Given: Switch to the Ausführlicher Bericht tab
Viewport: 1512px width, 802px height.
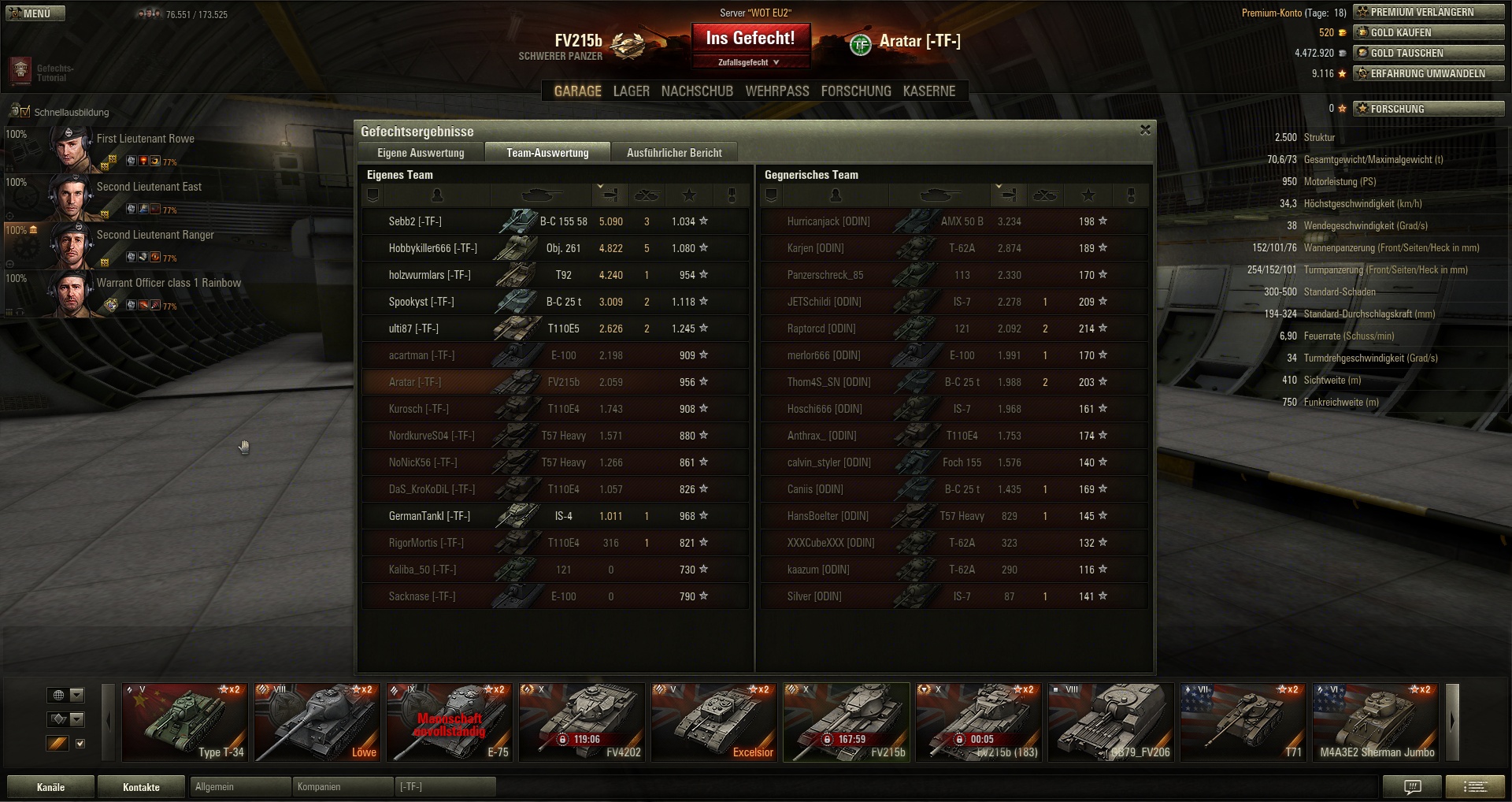Looking at the screenshot, I should pos(674,153).
